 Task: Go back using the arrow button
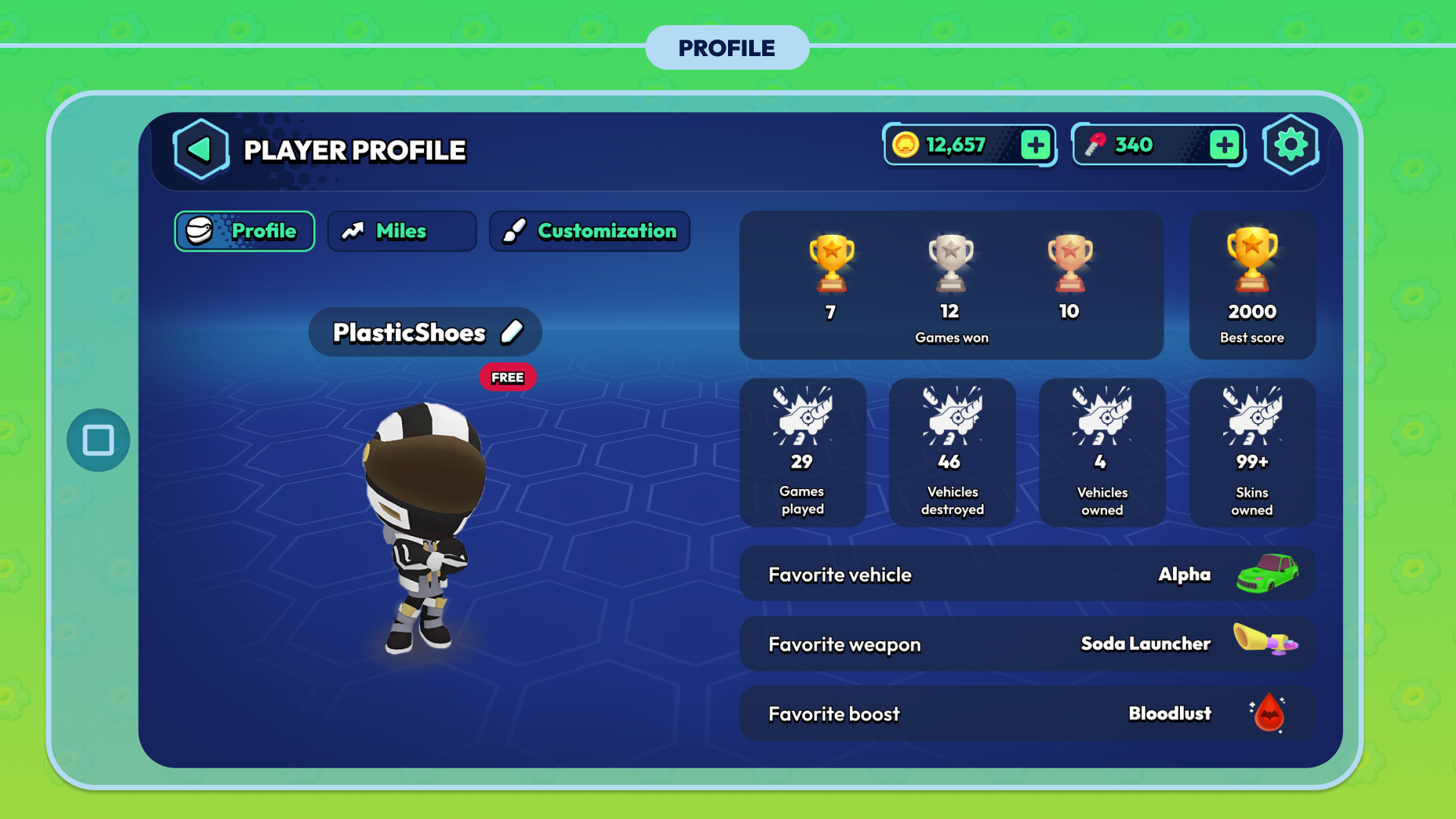[x=201, y=149]
